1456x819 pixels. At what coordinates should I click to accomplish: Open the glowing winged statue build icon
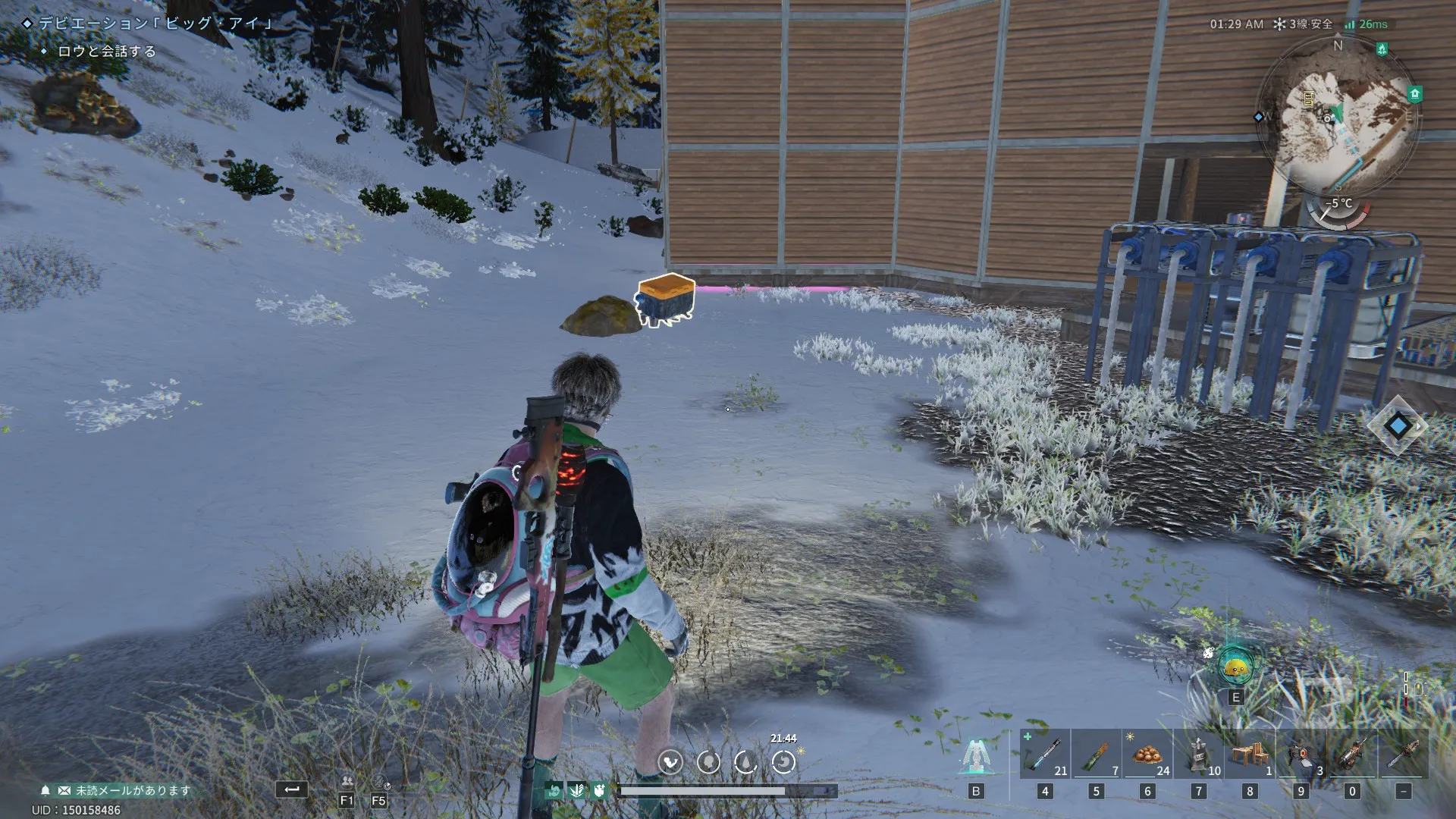click(975, 755)
